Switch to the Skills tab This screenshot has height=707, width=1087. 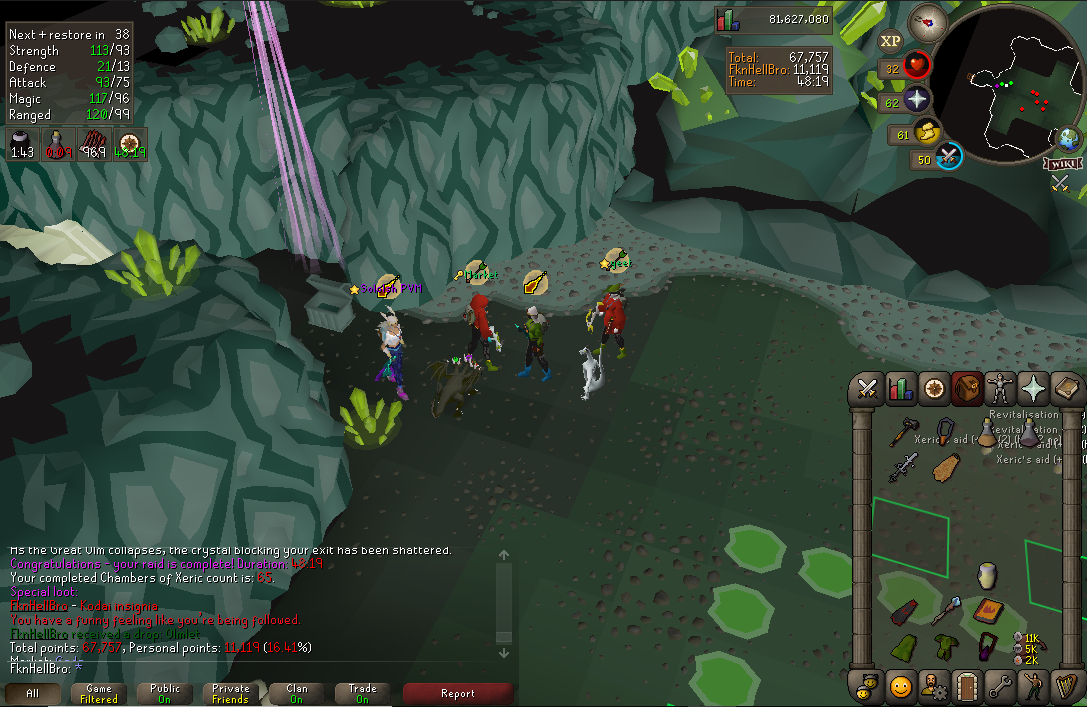900,388
